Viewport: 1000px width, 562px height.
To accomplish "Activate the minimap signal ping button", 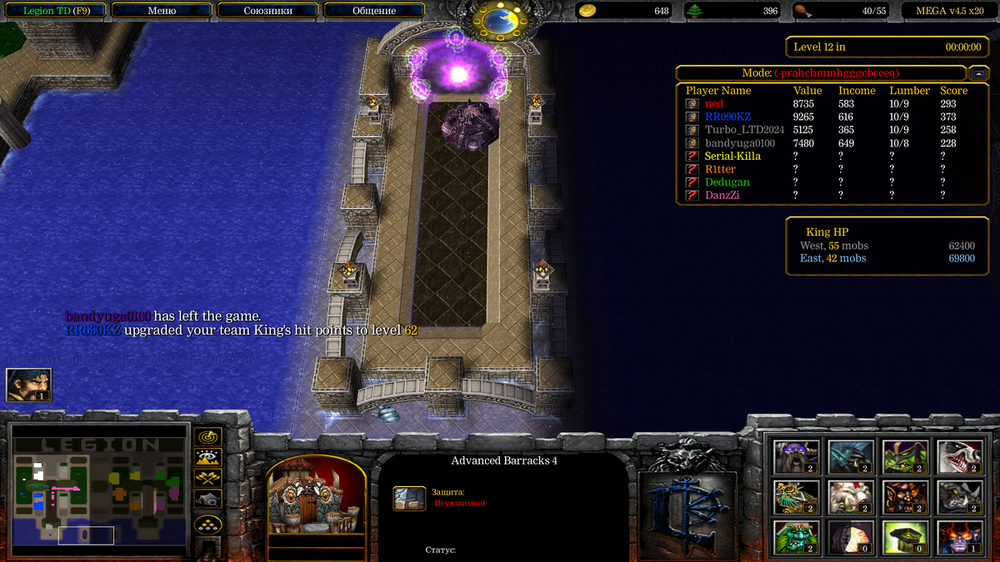I will (x=208, y=437).
